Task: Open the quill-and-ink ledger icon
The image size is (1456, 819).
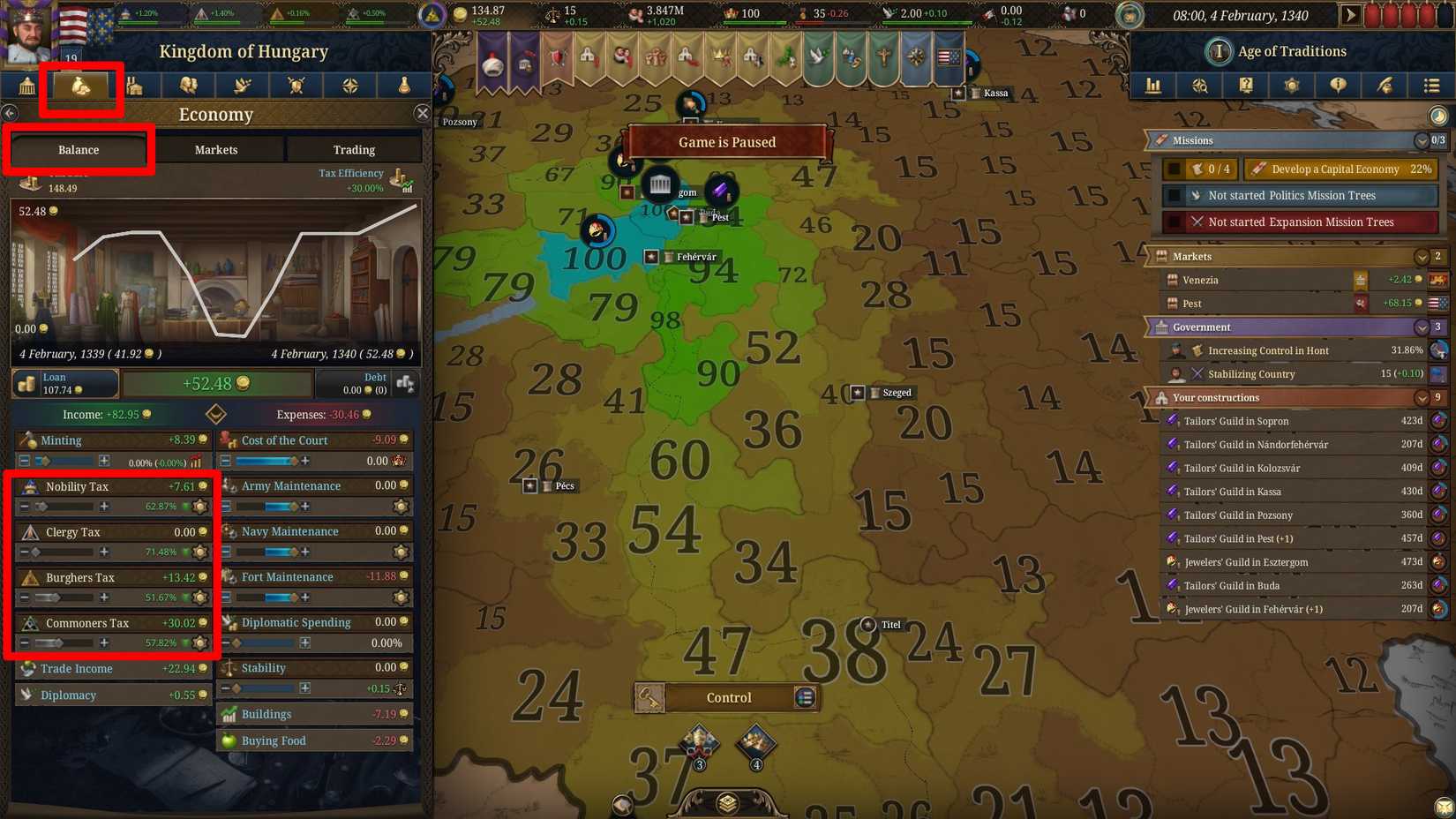Action: point(1385,86)
